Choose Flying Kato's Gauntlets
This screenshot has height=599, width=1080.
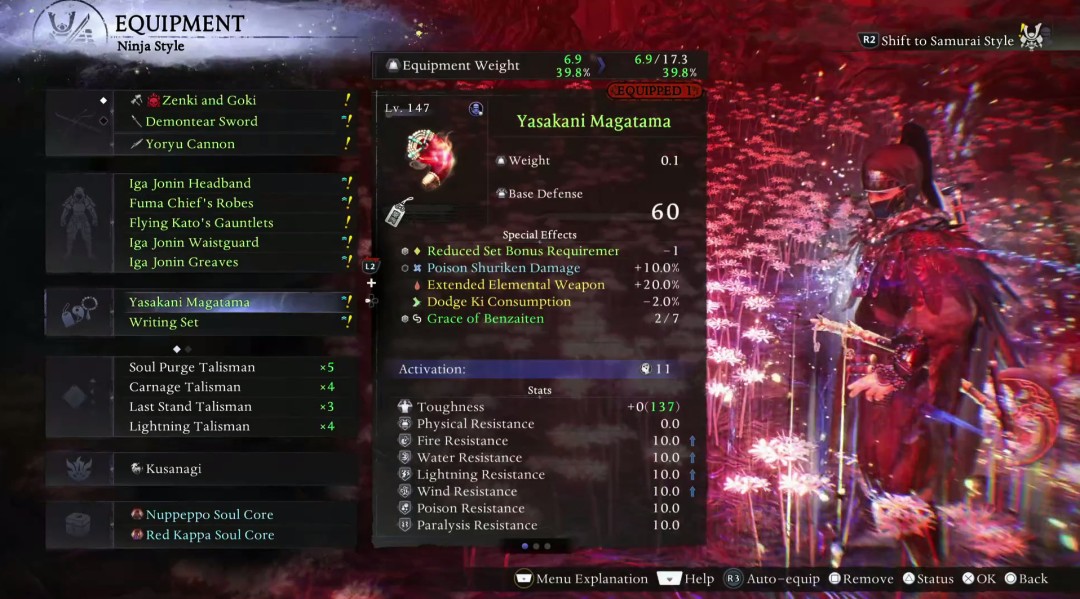(x=201, y=223)
